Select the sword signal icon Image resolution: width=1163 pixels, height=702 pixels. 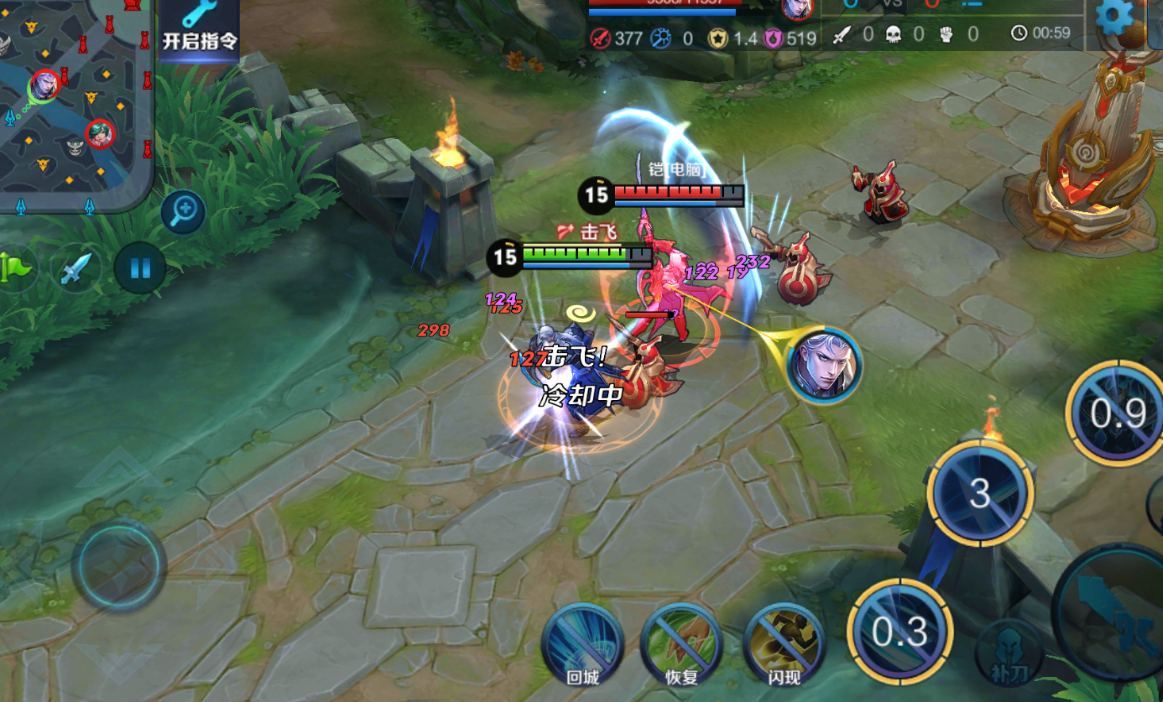click(x=76, y=268)
